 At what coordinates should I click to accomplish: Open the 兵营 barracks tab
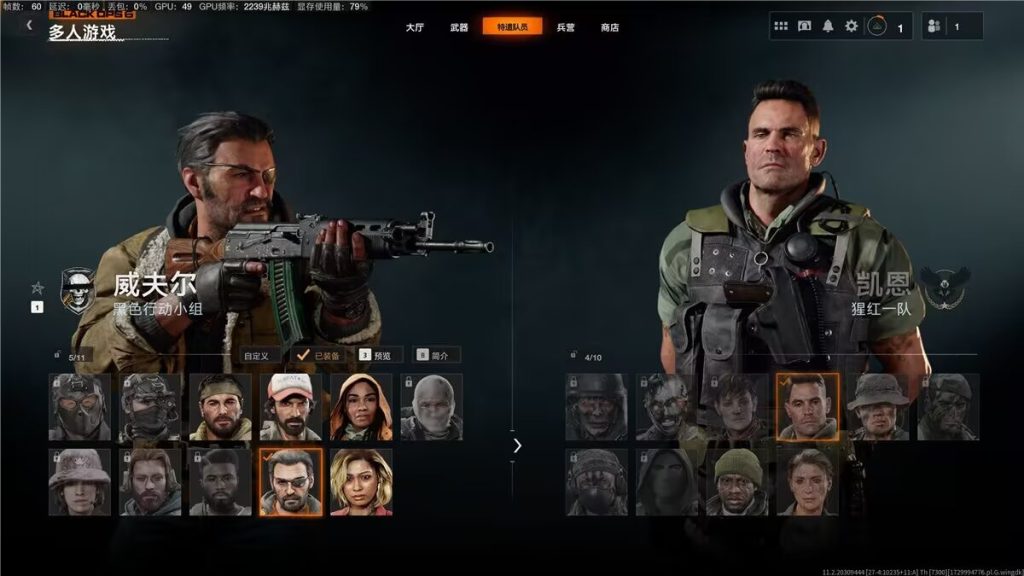pos(565,27)
